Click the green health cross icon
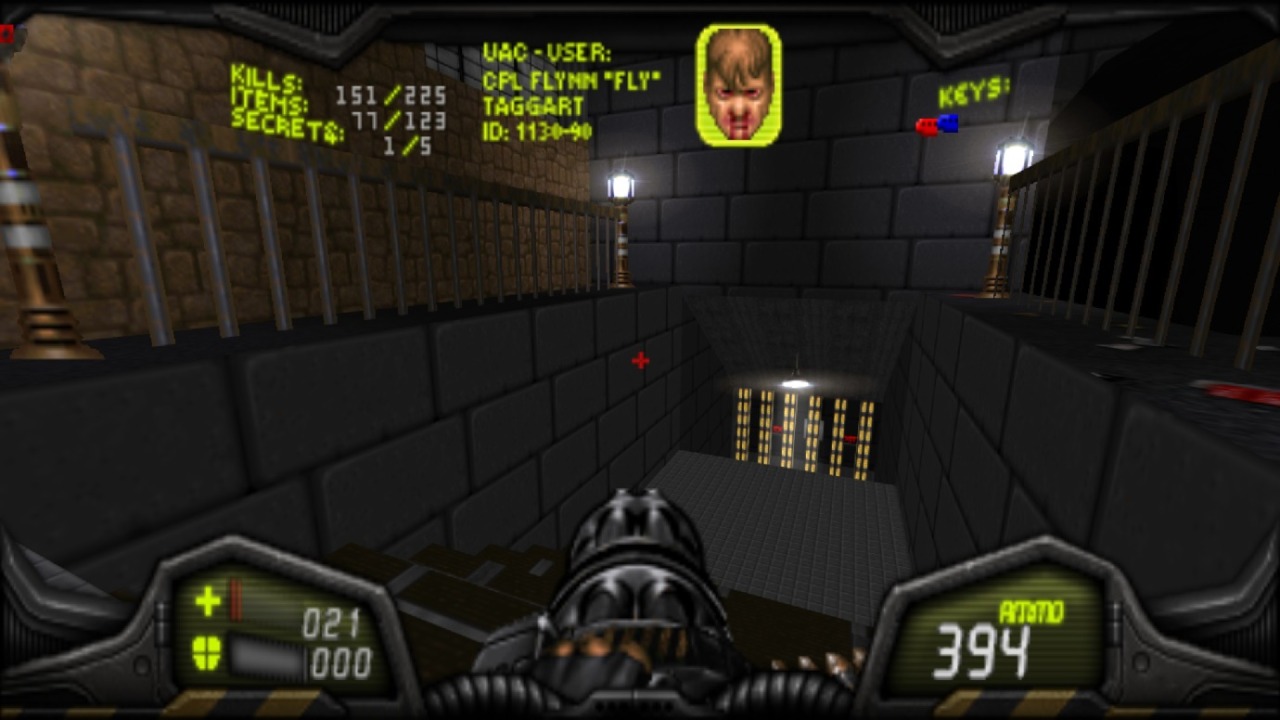Screen dimensions: 1280x720 point(208,601)
